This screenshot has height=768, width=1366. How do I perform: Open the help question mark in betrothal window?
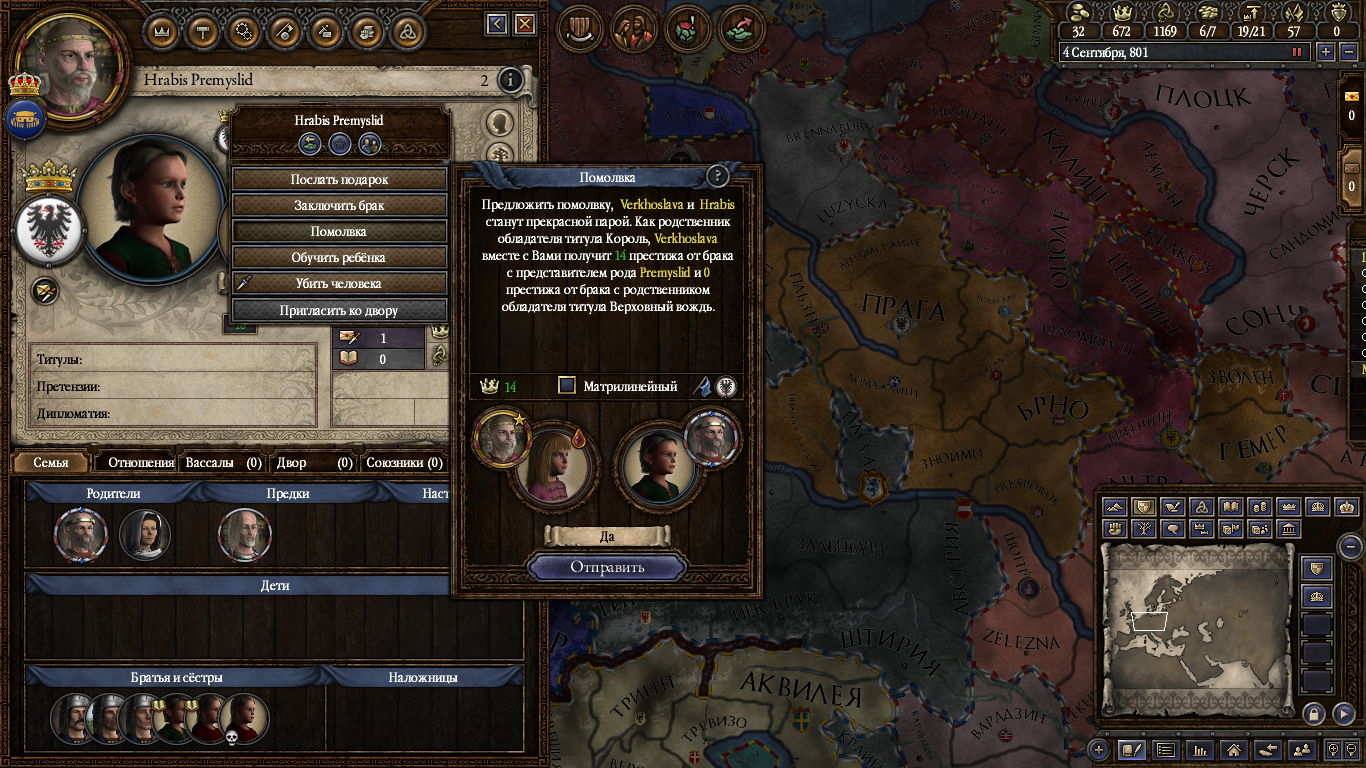tap(717, 177)
